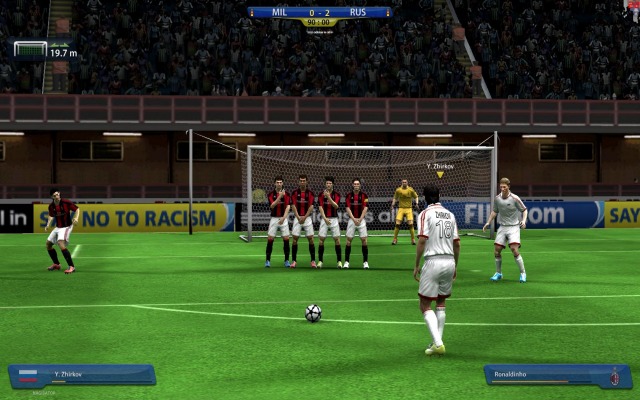
Task: Click the red-and-white icon in the top corner
Action: (633, 6)
